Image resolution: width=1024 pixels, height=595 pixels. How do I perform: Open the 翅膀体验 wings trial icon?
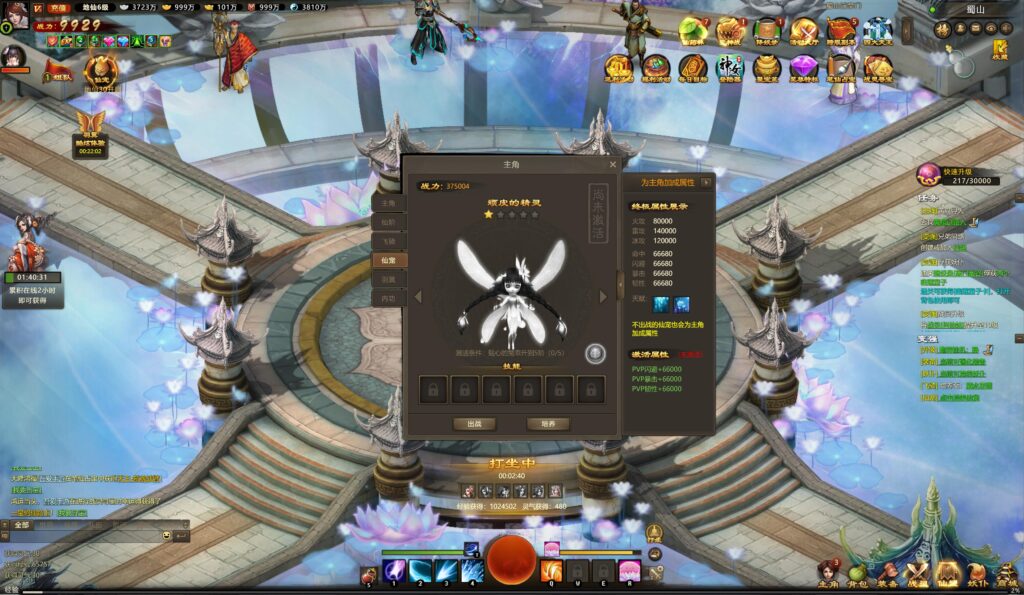[x=91, y=128]
